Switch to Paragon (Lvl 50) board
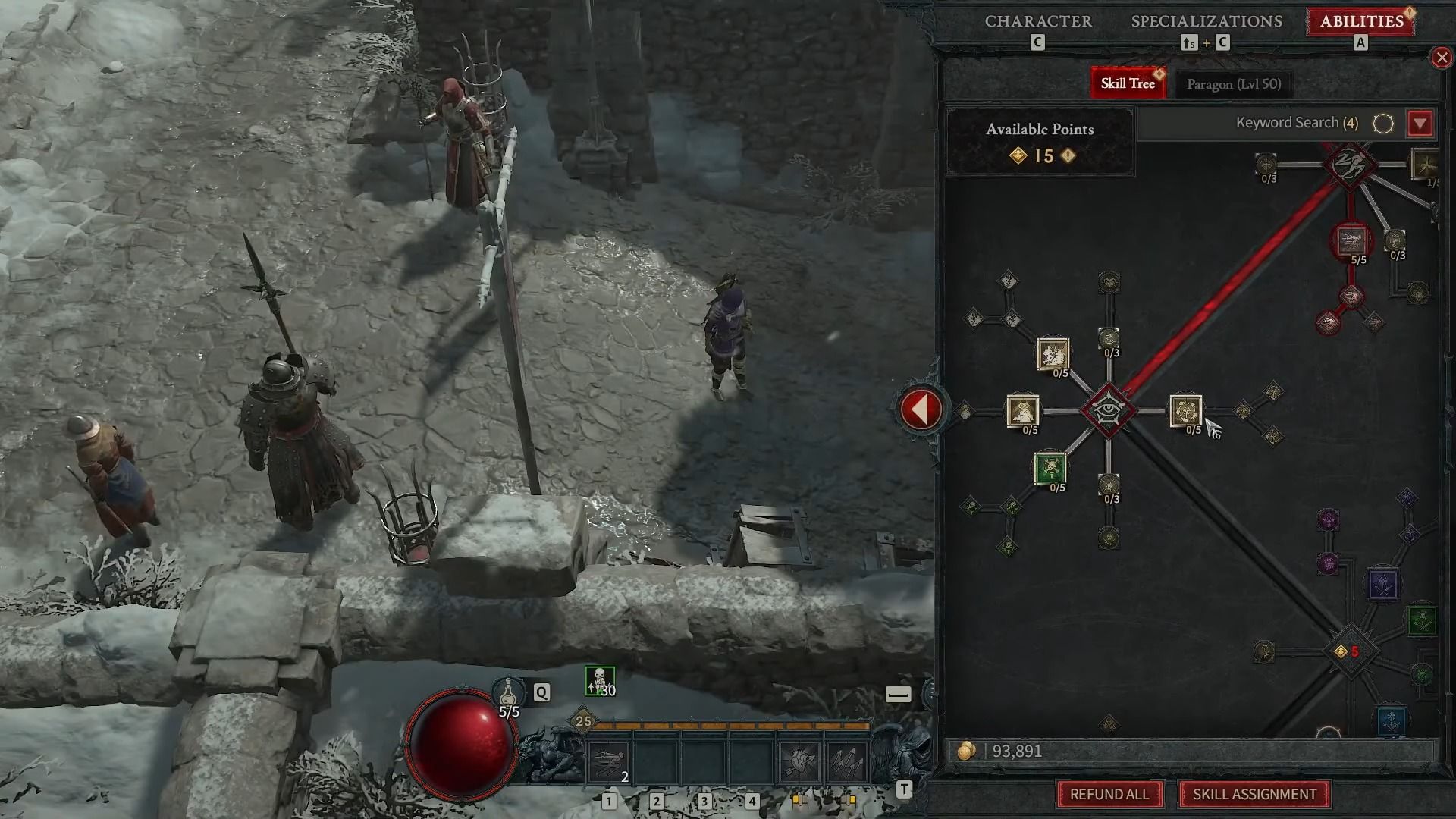The width and height of the screenshot is (1456, 819). point(1233,84)
